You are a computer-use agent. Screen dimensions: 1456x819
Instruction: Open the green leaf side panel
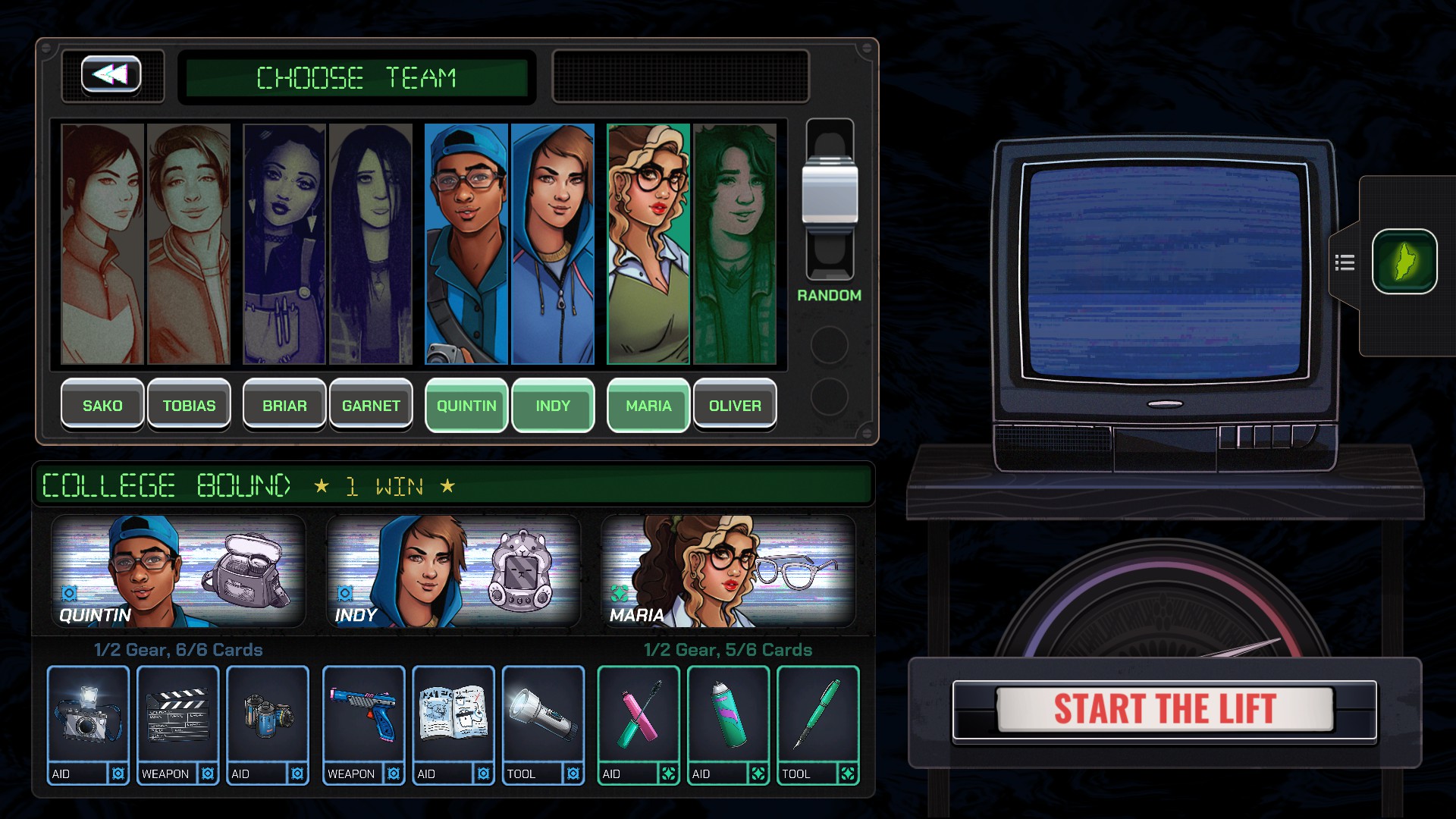pyautogui.click(x=1404, y=262)
